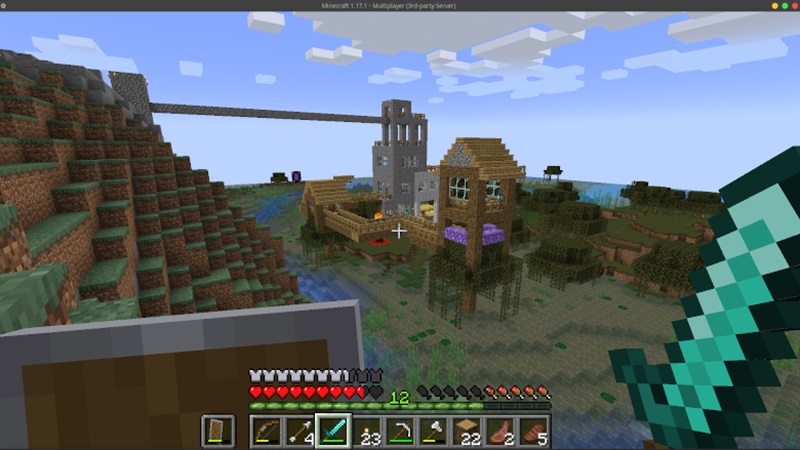This screenshot has width=800, height=450.
Task: Choose the meat stack of 5
Action: (534, 431)
